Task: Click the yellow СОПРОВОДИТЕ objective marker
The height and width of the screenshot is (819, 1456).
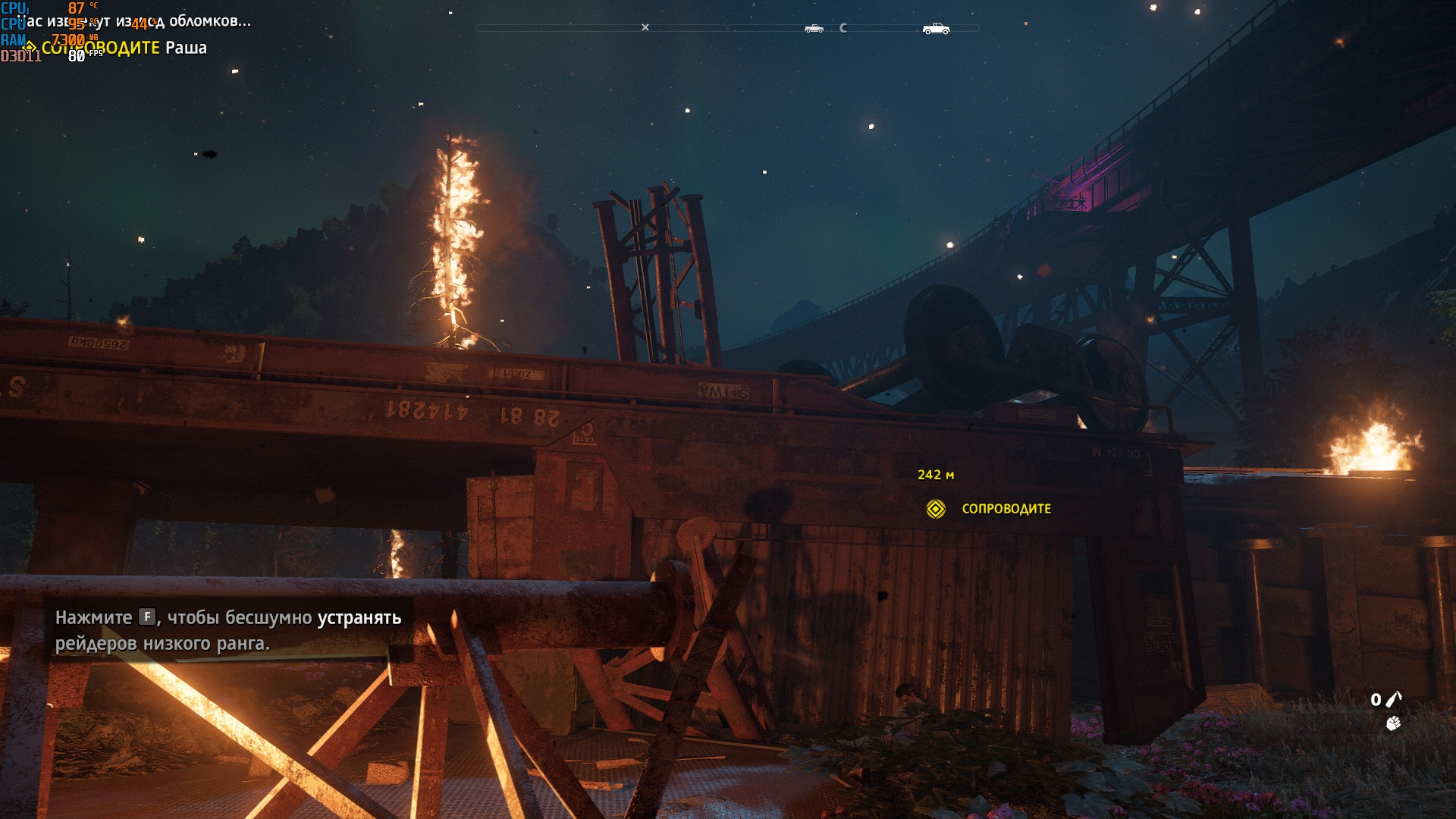Action: point(936,509)
